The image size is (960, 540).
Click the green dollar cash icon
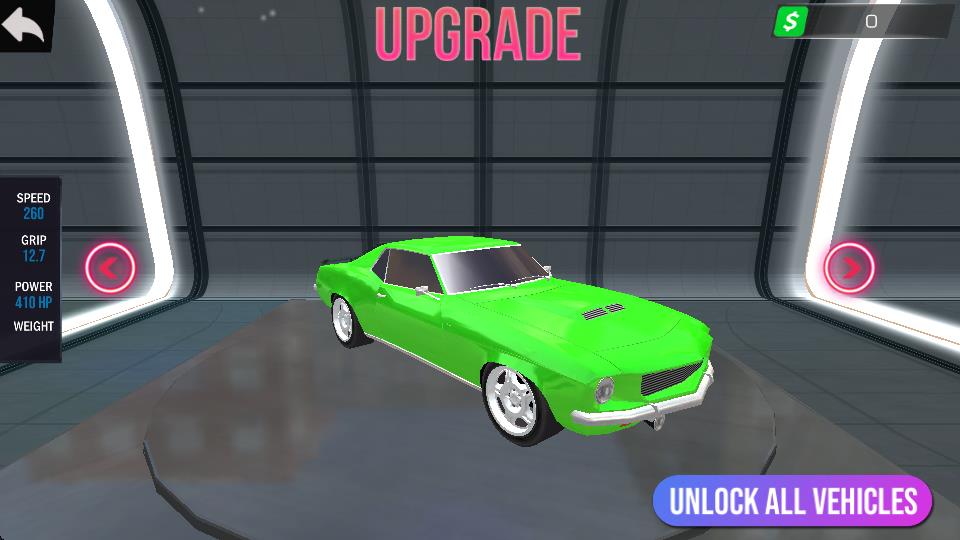[791, 21]
